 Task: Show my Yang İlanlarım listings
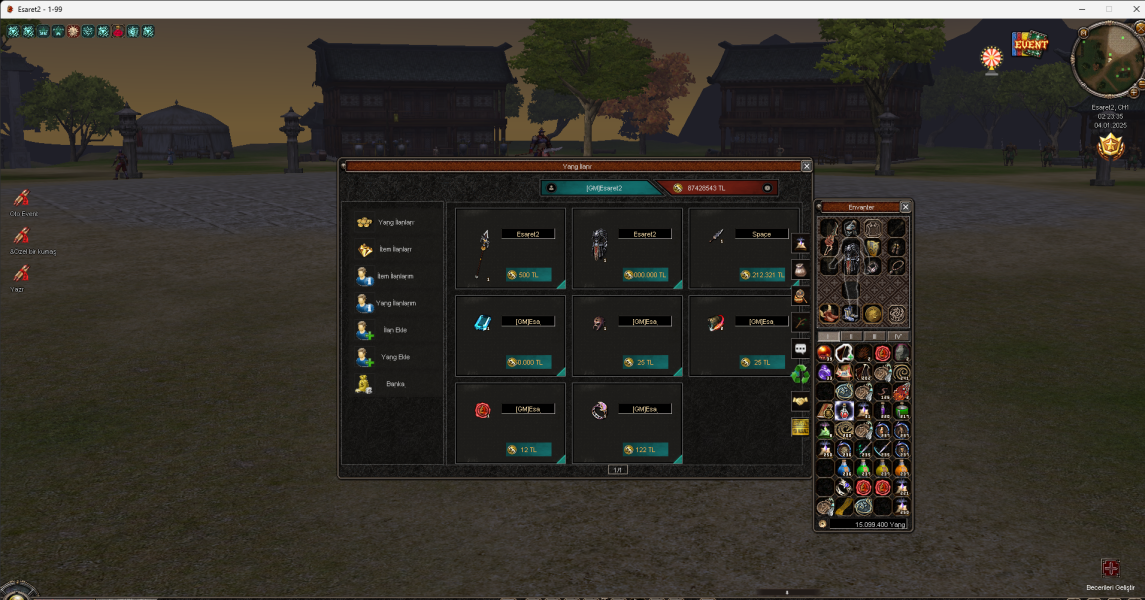point(388,303)
